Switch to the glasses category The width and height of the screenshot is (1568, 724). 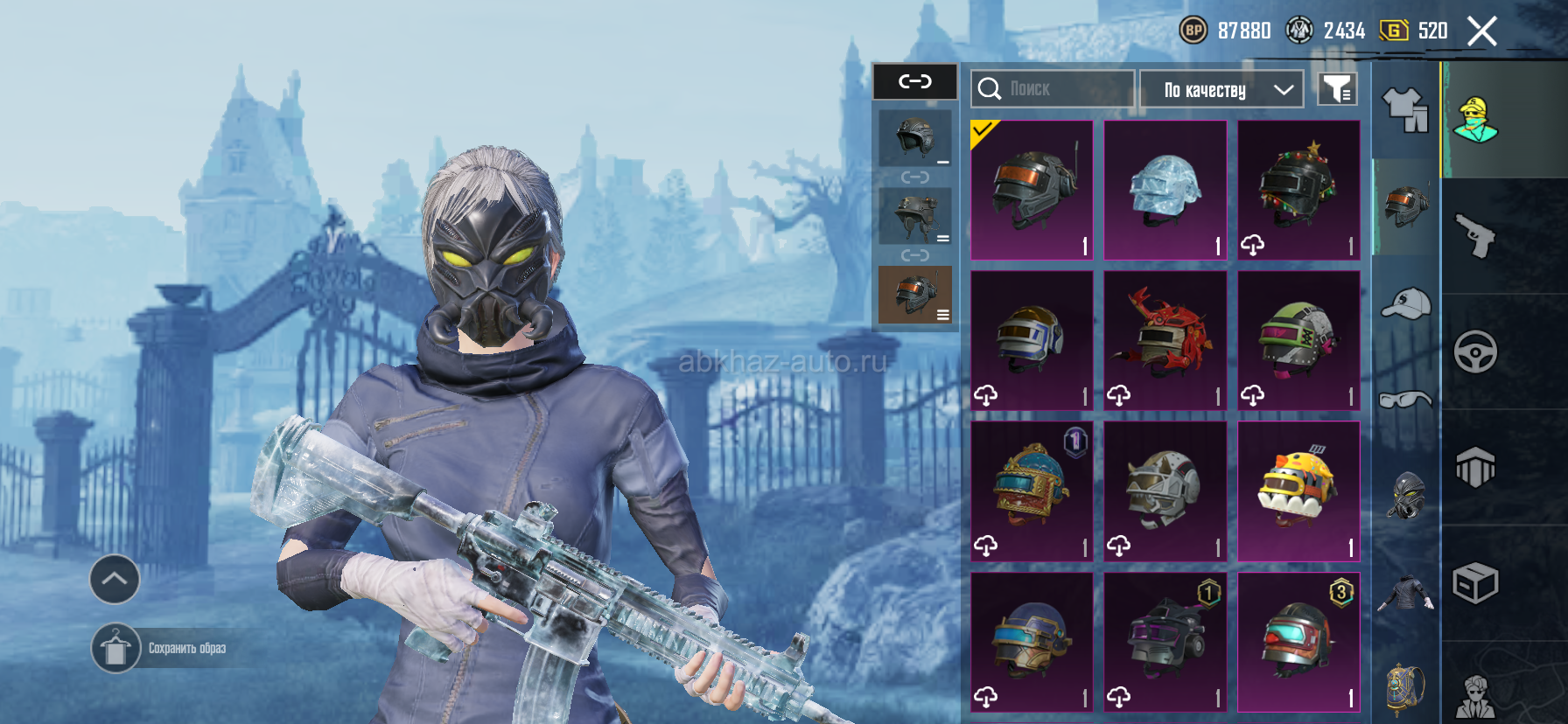[x=1405, y=400]
